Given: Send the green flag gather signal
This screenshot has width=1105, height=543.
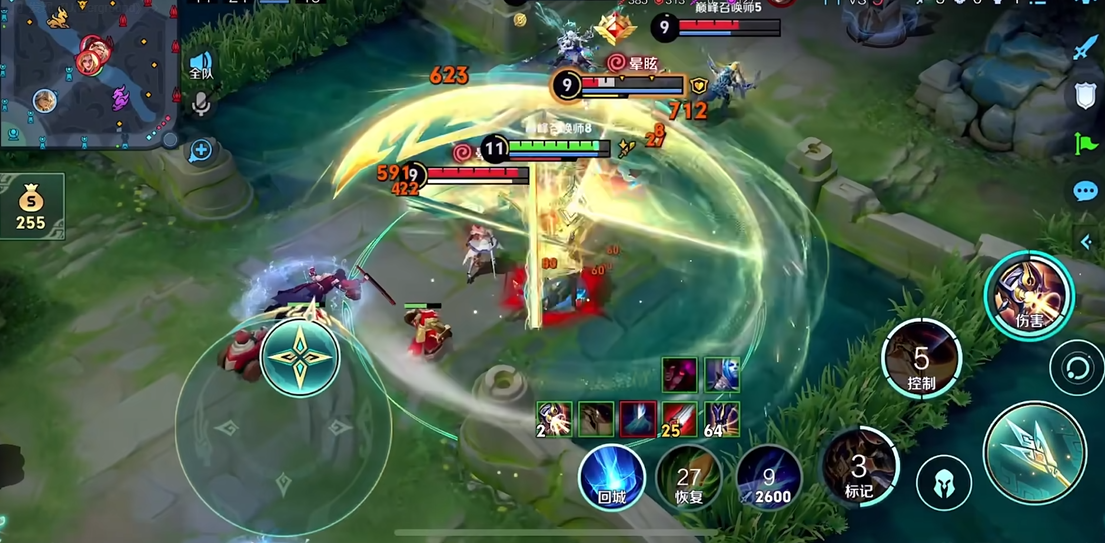Looking at the screenshot, I should pyautogui.click(x=1085, y=144).
